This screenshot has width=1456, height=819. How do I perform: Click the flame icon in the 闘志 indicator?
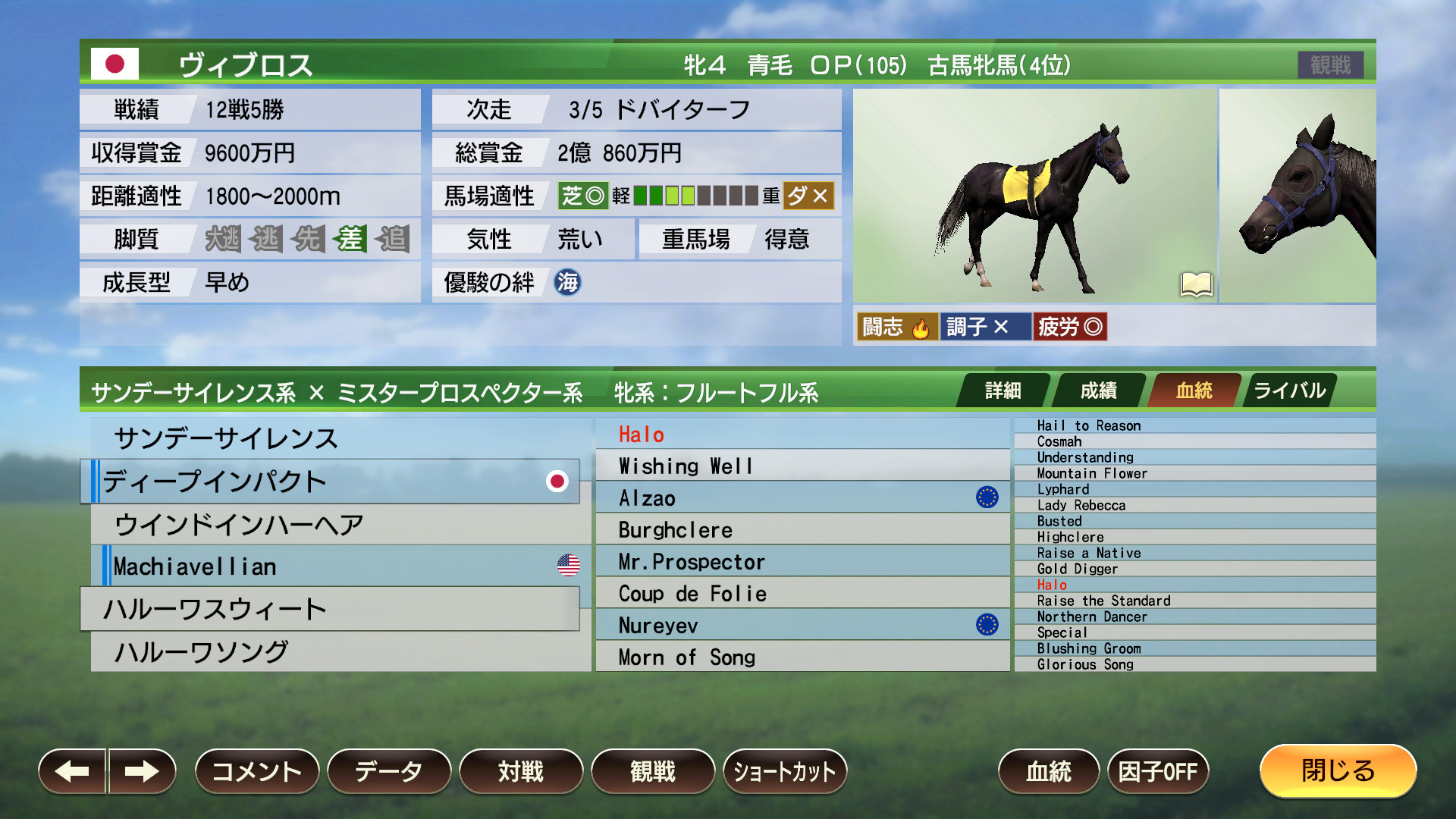pos(920,326)
